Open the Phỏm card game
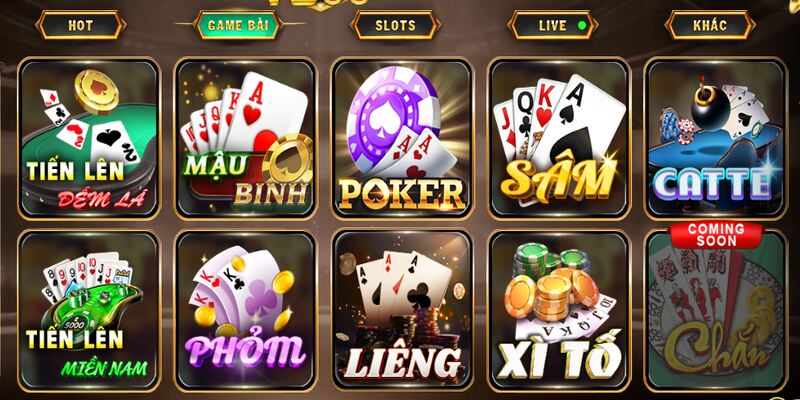This screenshot has width=800, height=400. click(246, 309)
